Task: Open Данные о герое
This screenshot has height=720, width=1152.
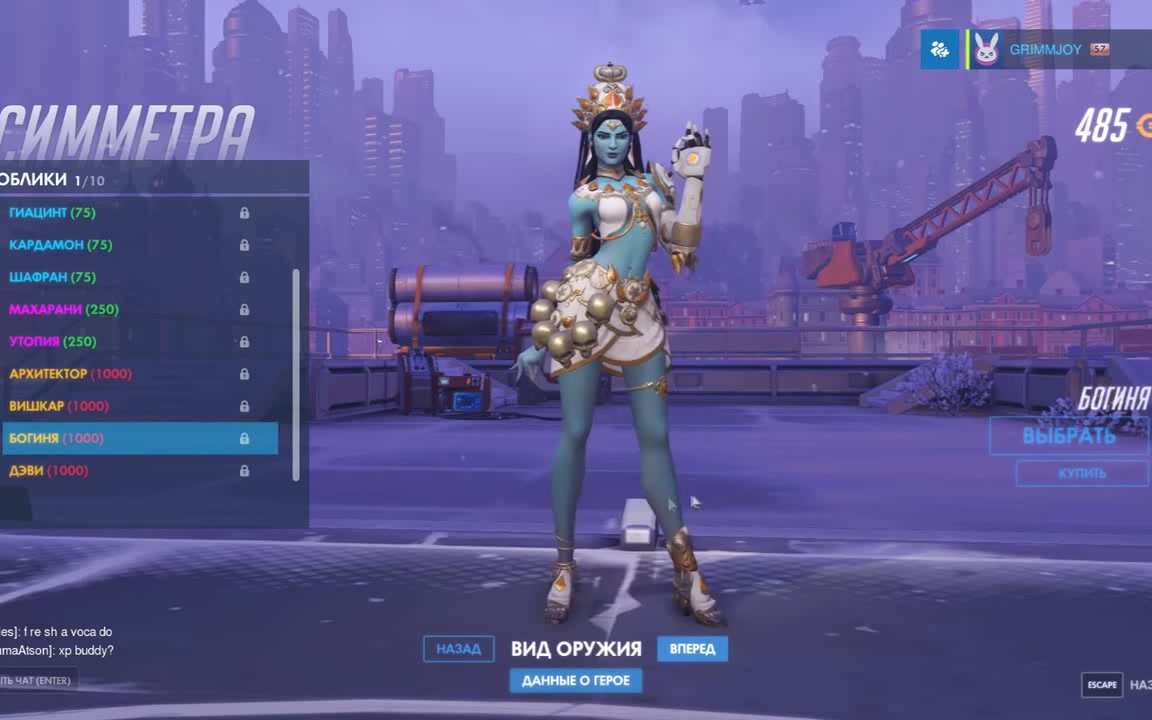Action: point(576,681)
